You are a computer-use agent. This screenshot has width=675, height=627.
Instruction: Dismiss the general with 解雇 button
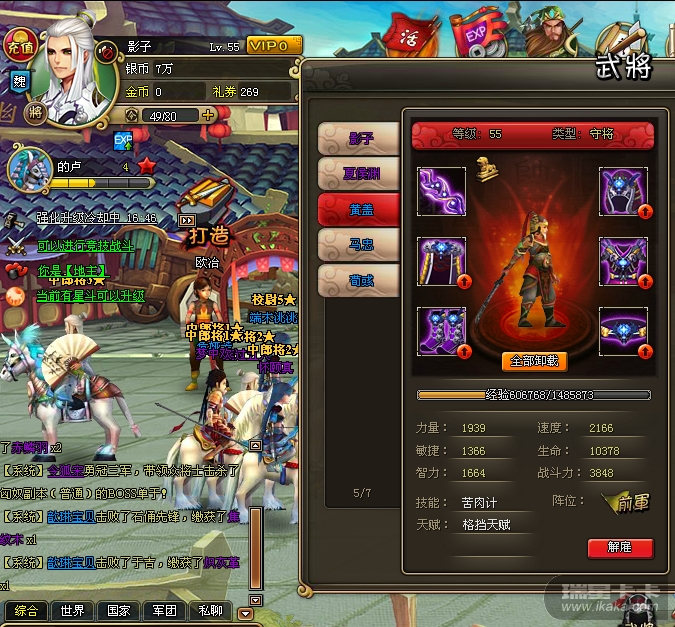(x=620, y=548)
